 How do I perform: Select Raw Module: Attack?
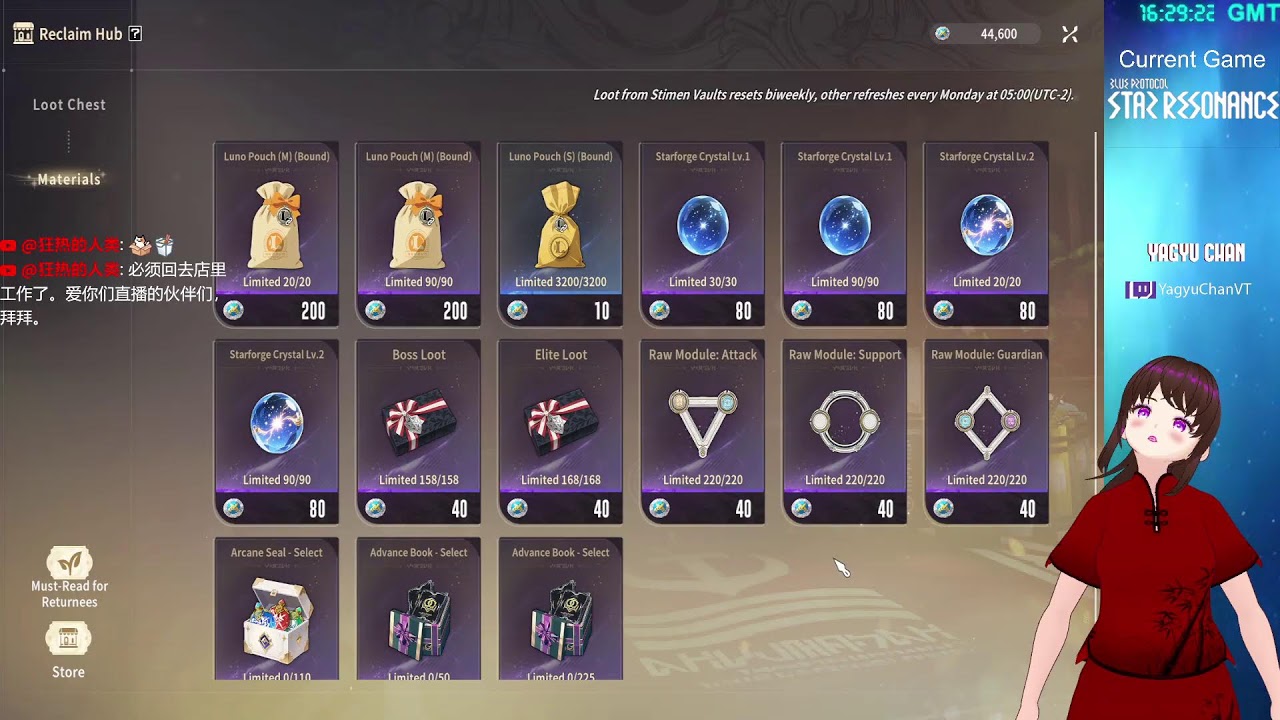point(702,431)
